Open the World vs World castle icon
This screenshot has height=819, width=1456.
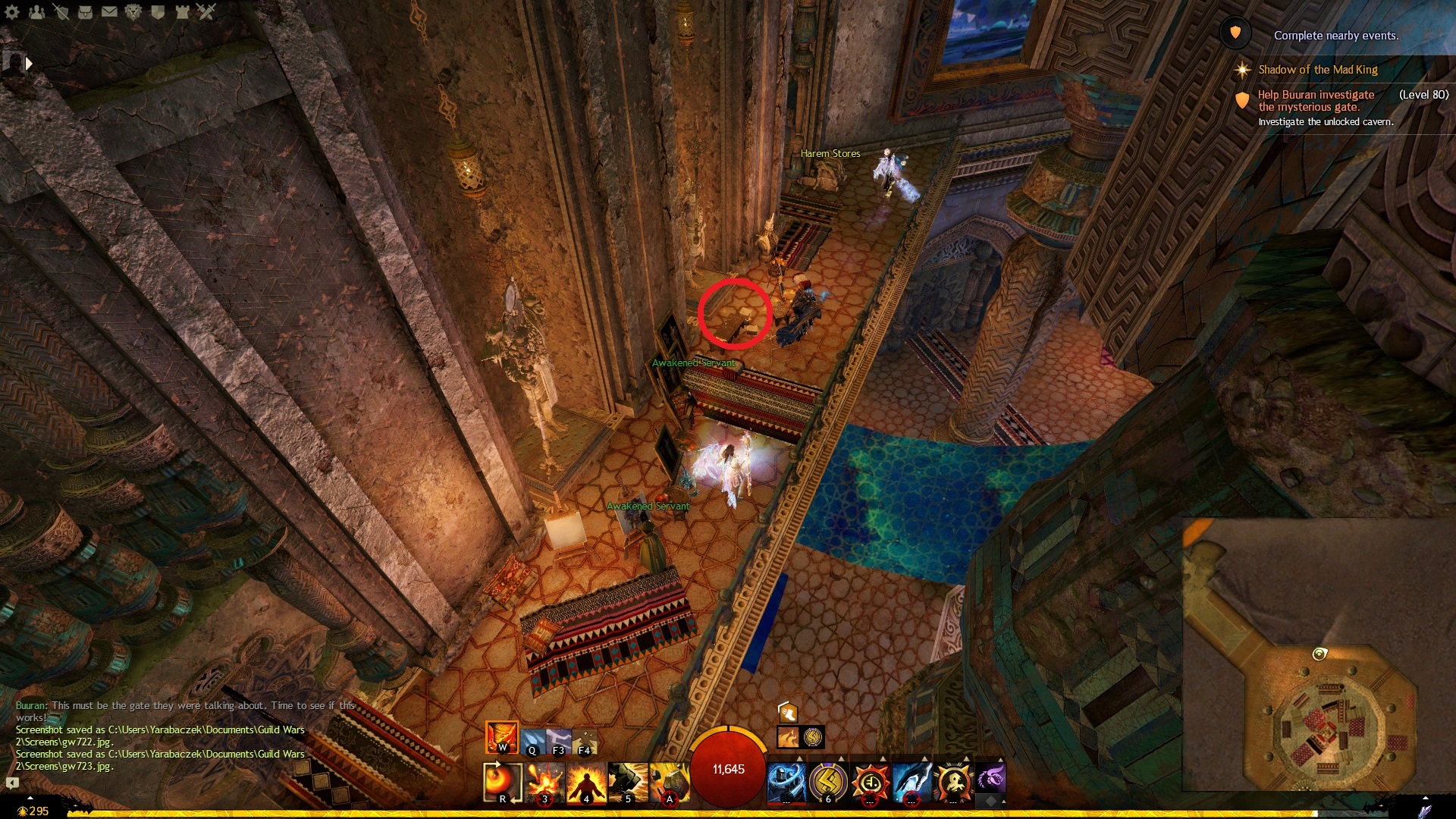coord(182,11)
